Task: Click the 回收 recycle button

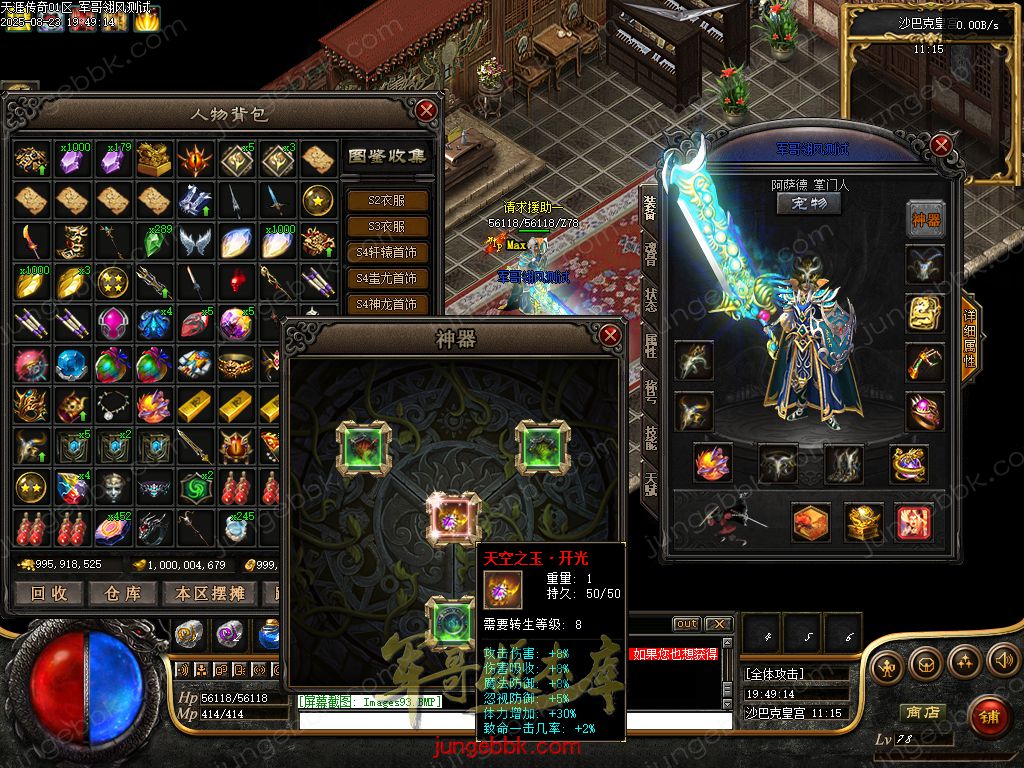Action: [x=49, y=593]
